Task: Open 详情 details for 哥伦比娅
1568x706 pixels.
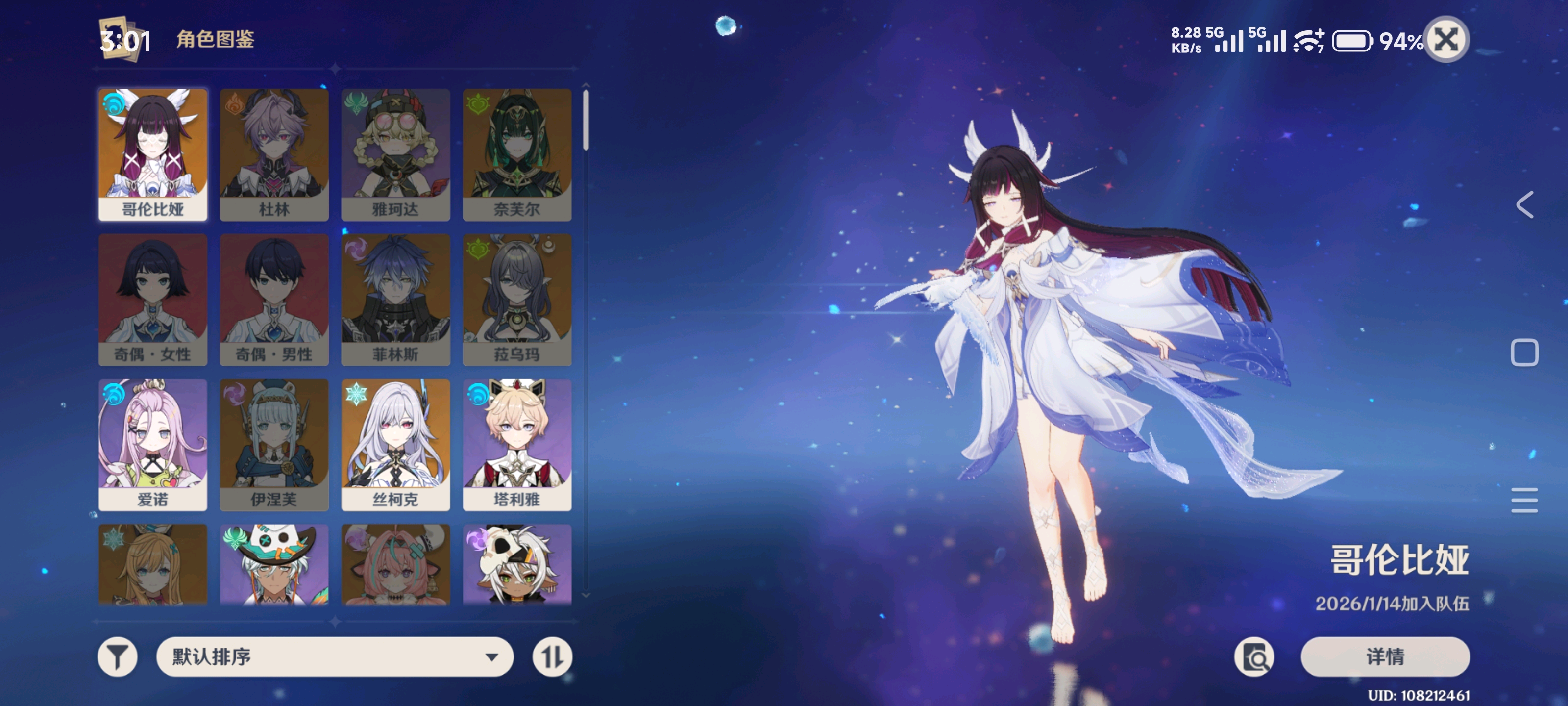Action: tap(1385, 656)
